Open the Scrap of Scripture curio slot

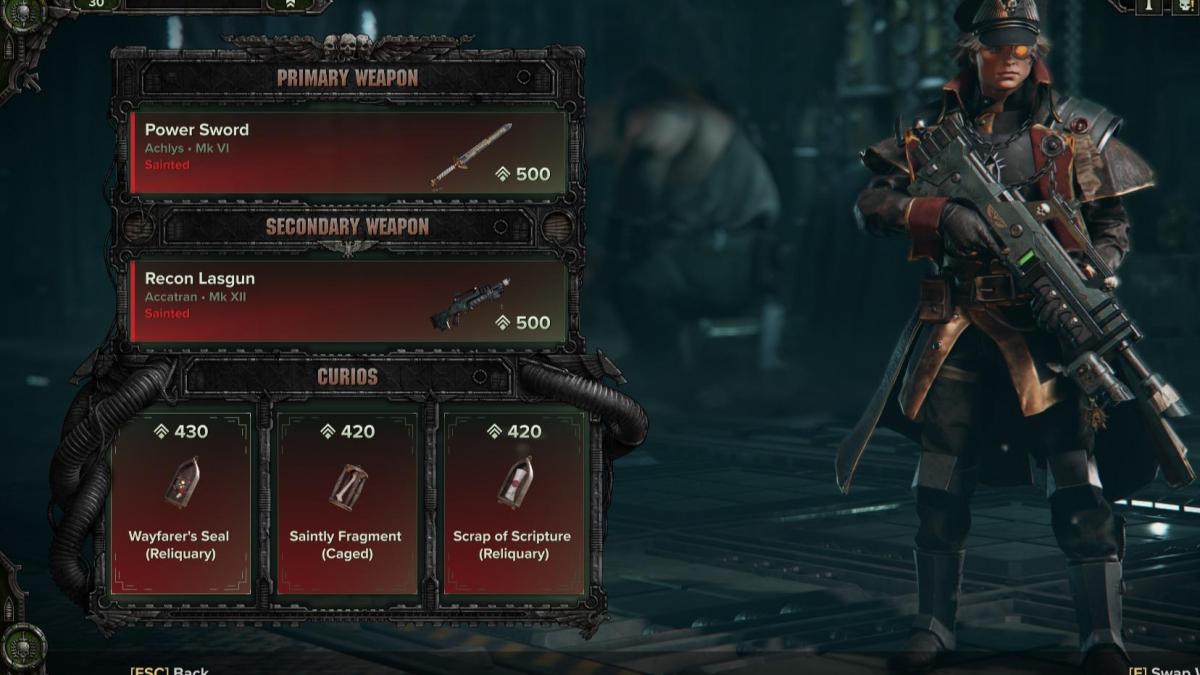(x=512, y=503)
